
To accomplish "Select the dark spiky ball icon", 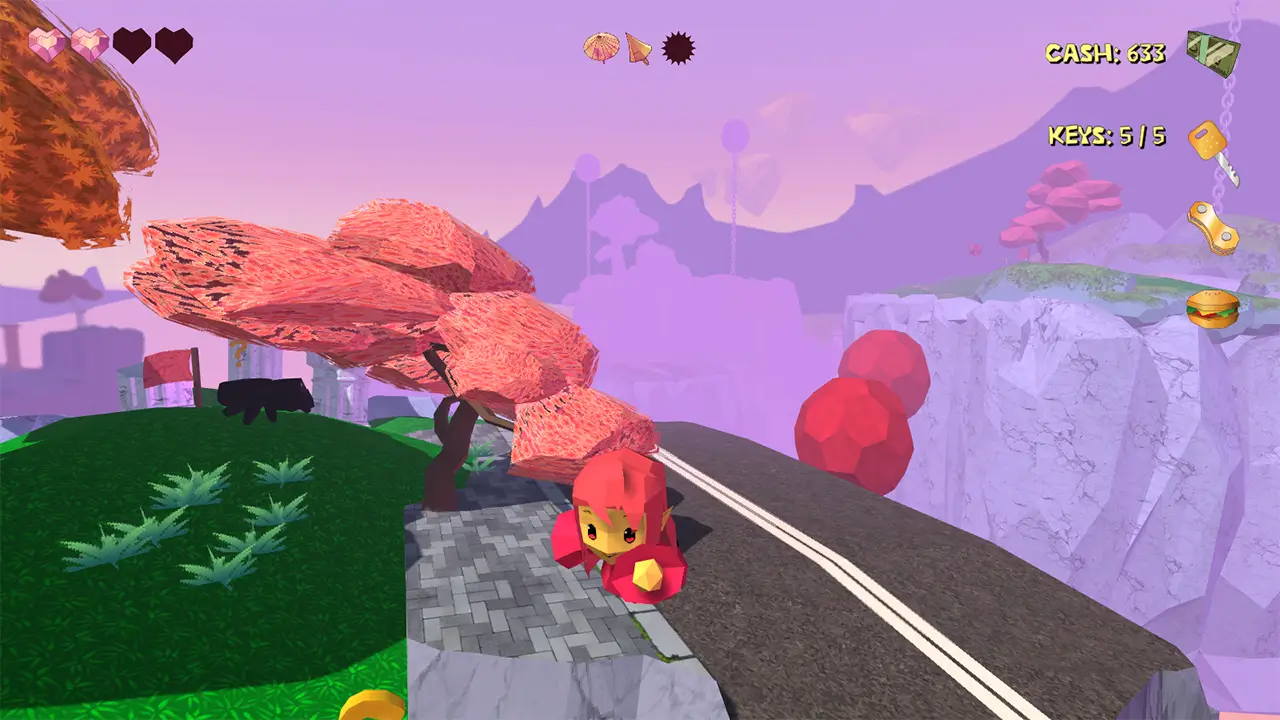I will coord(678,48).
